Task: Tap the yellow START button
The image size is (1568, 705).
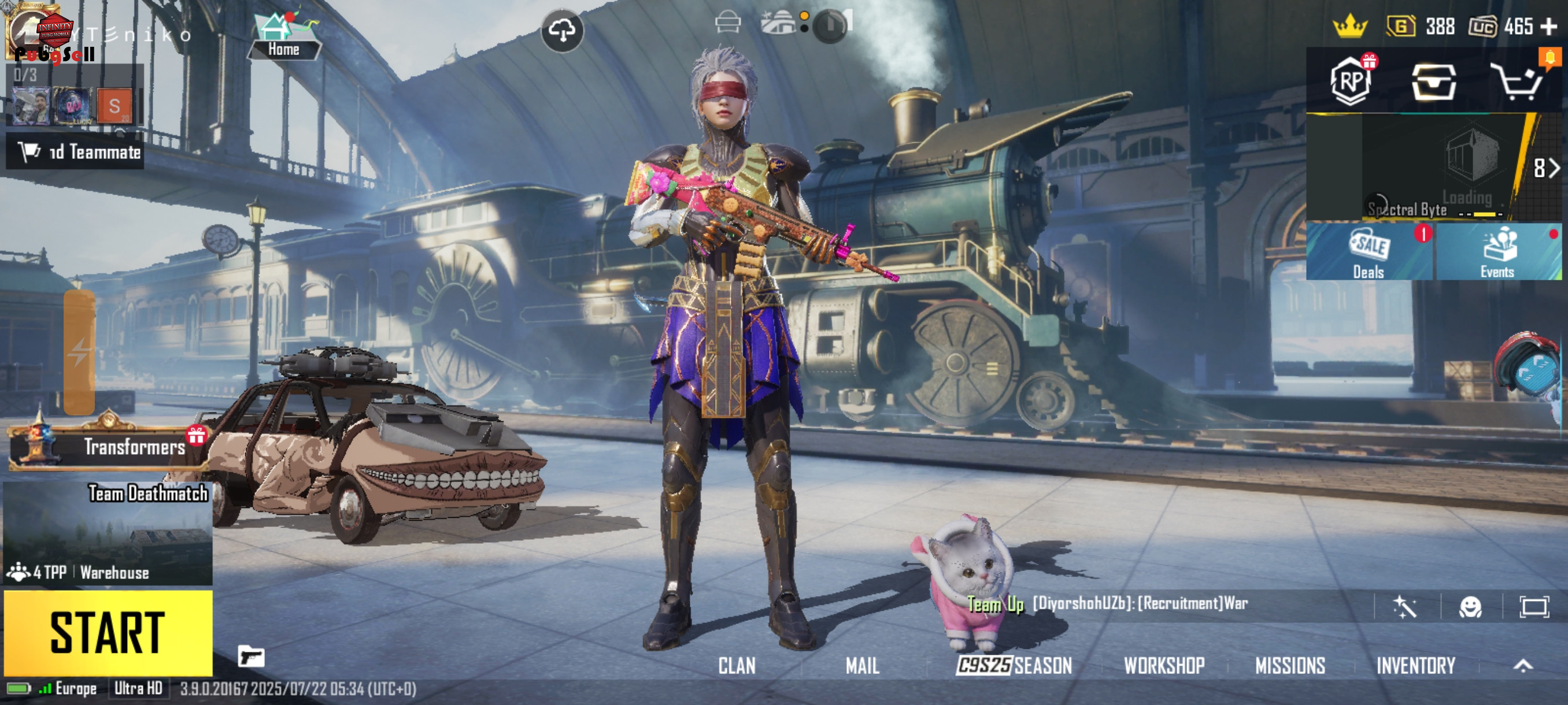Action: click(x=108, y=633)
